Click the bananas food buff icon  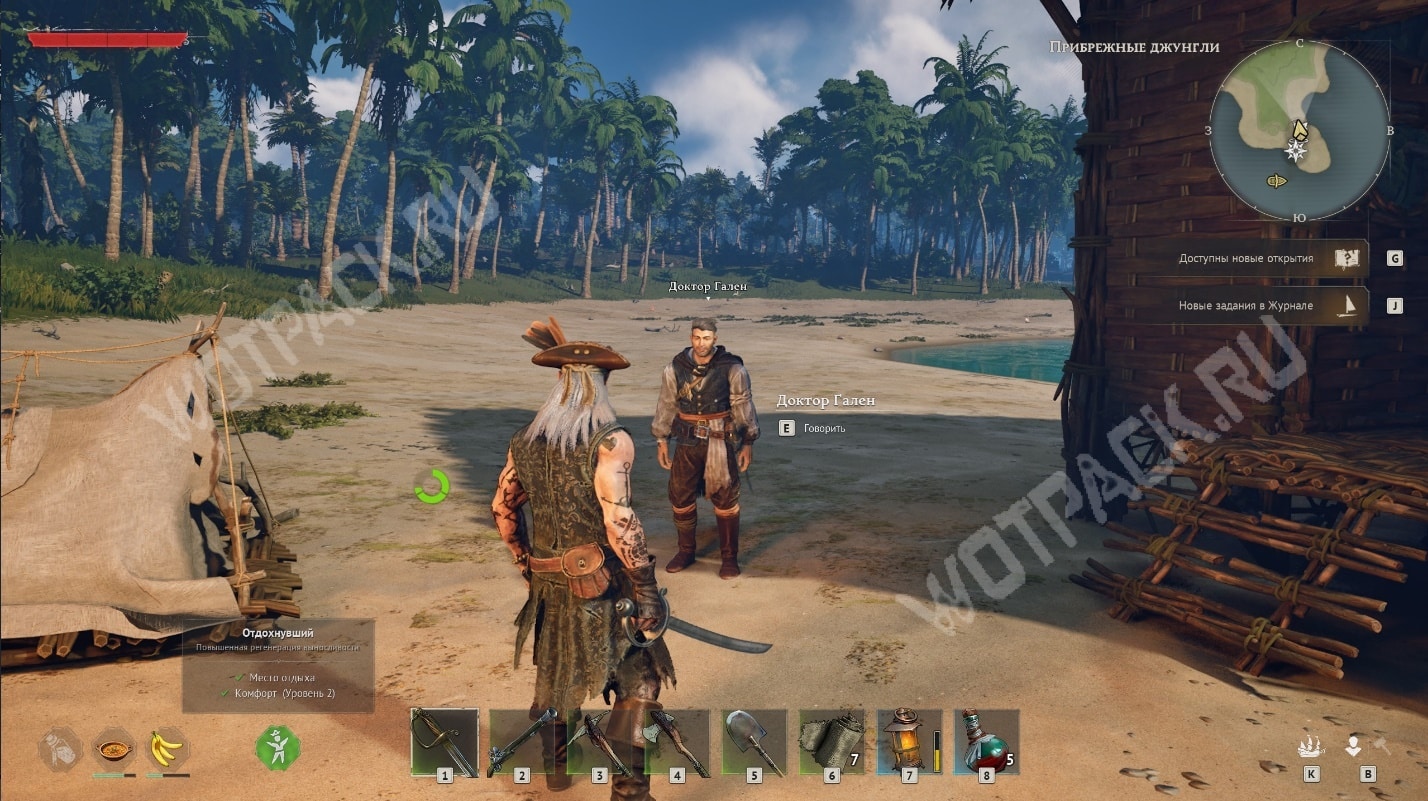(x=167, y=747)
